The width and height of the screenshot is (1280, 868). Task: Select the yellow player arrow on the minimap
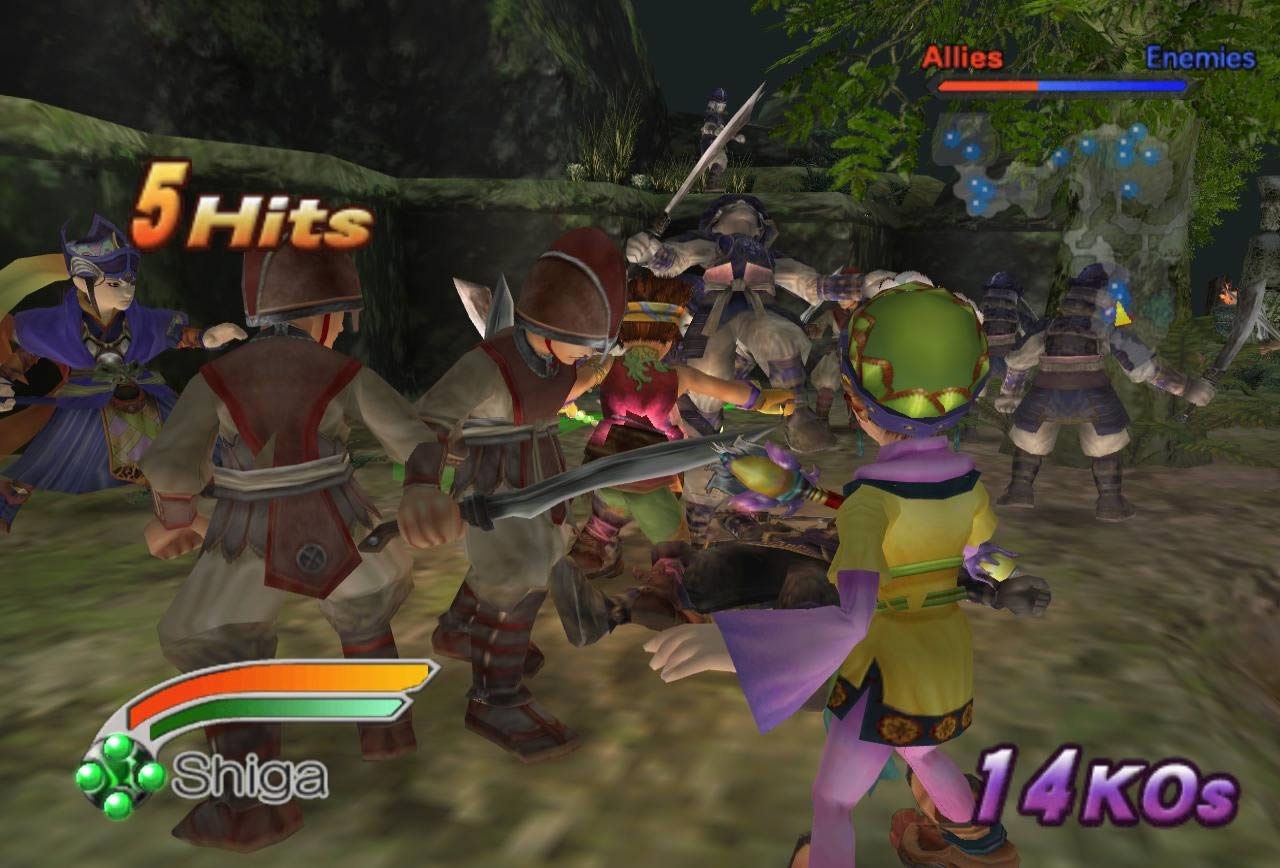(x=1124, y=313)
